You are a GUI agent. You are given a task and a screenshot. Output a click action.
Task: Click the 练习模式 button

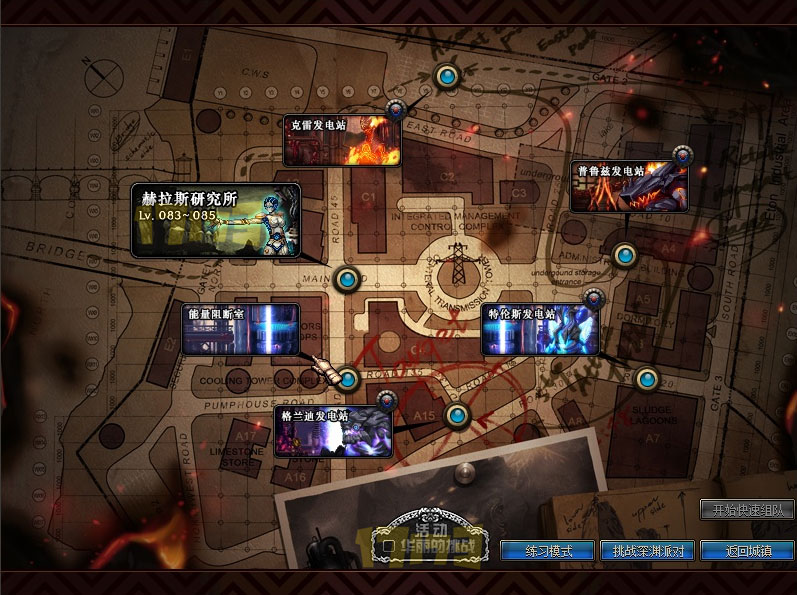pyautogui.click(x=547, y=551)
